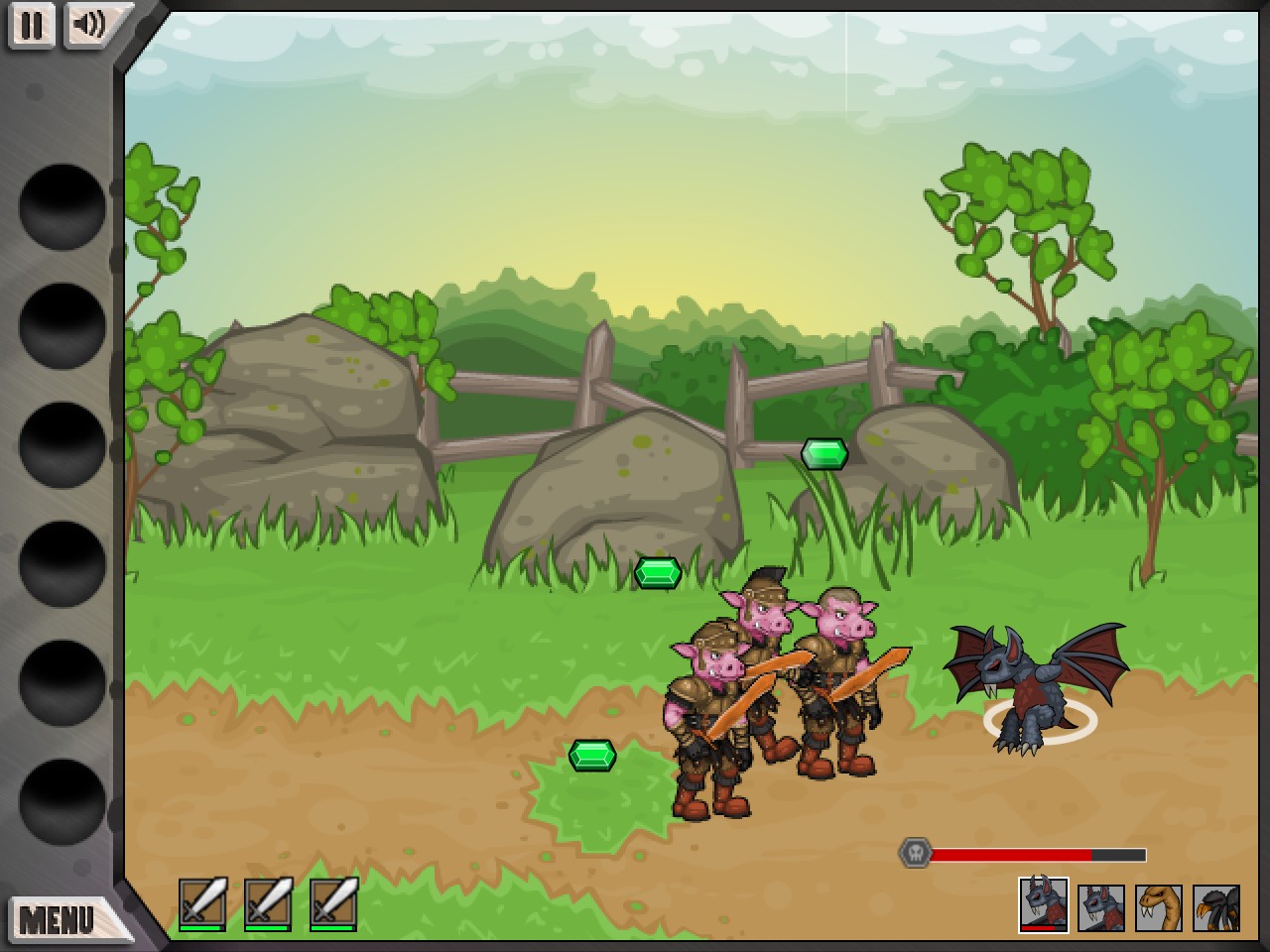Open the MENU button
The image size is (1270, 952).
point(60,918)
